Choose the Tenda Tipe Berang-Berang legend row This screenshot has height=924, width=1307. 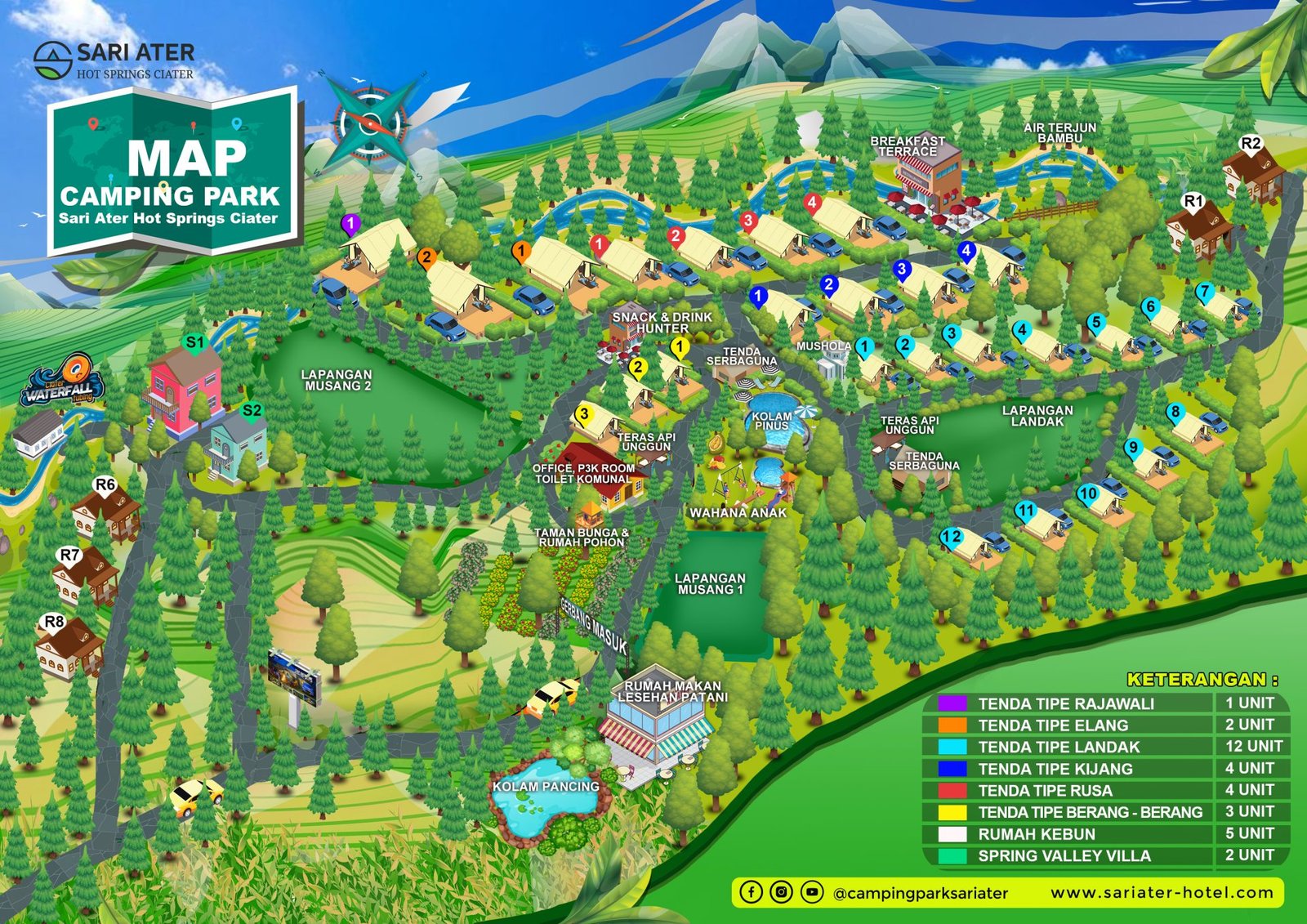[1090, 812]
